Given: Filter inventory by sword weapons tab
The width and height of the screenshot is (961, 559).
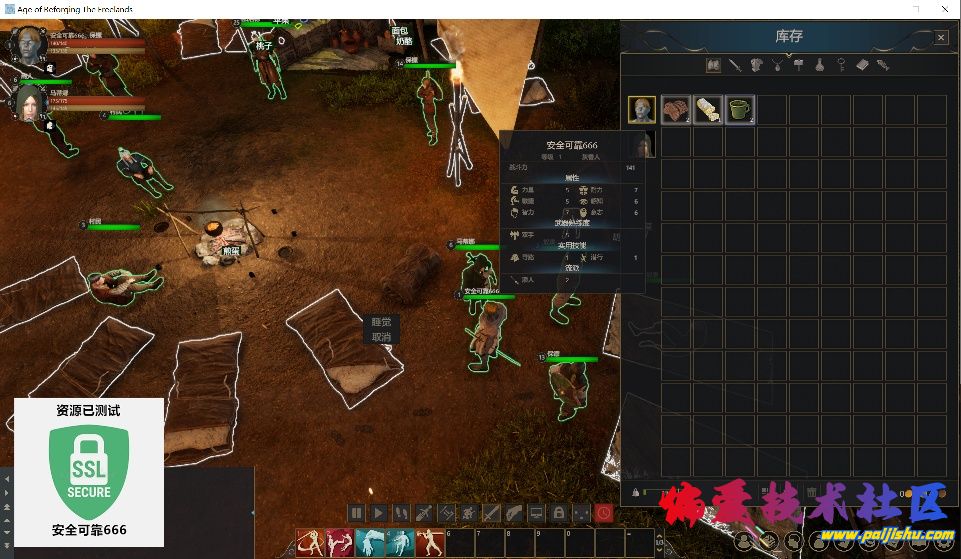Looking at the screenshot, I should pos(735,65).
